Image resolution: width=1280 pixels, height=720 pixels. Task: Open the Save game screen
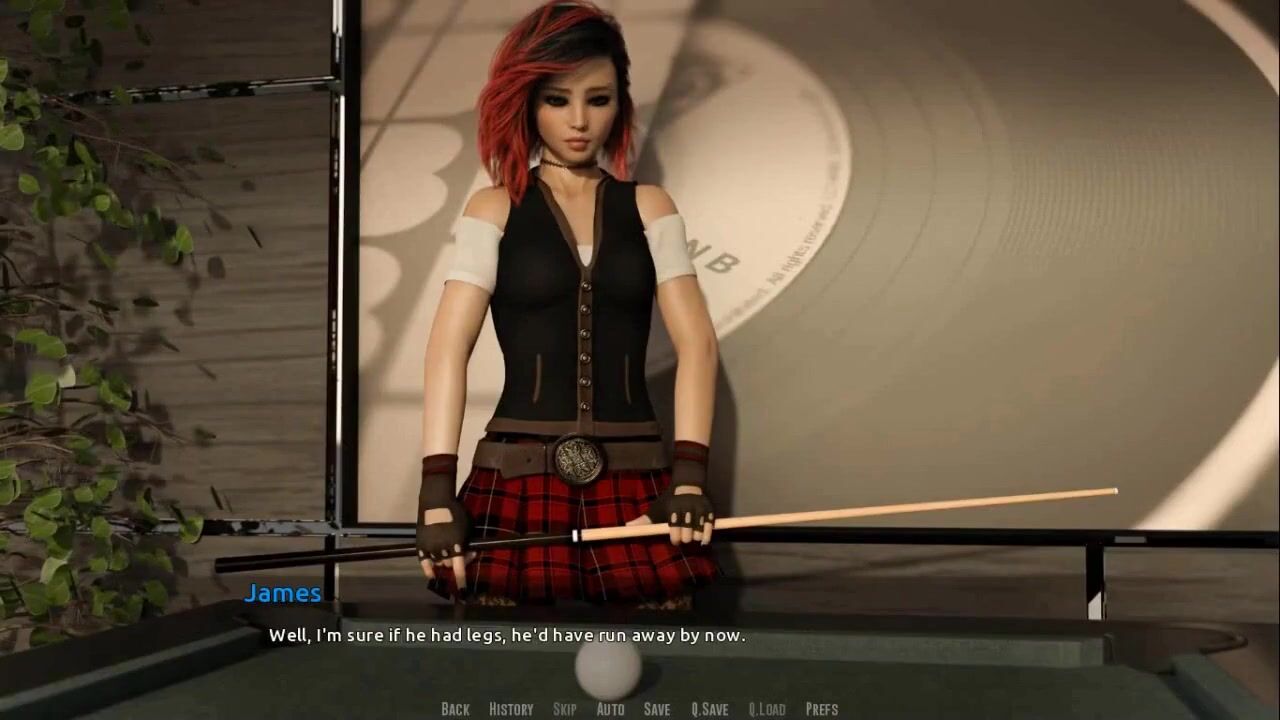click(657, 709)
